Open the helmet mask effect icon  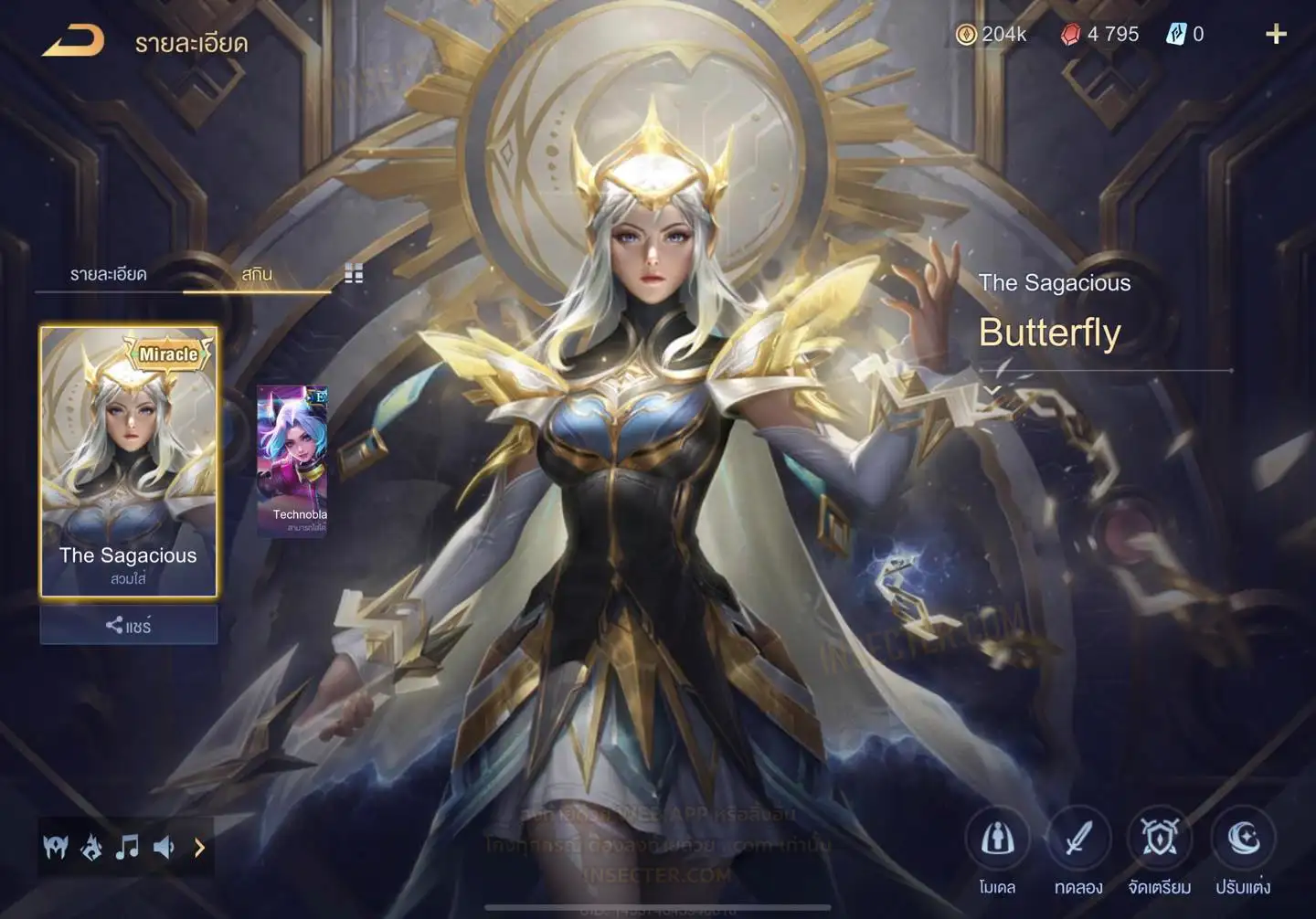pyautogui.click(x=56, y=848)
